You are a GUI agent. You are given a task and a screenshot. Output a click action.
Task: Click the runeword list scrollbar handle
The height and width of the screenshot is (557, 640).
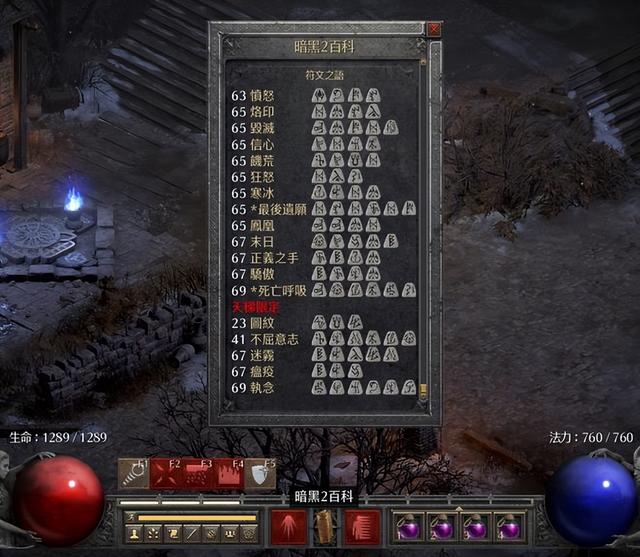pyautogui.click(x=424, y=390)
